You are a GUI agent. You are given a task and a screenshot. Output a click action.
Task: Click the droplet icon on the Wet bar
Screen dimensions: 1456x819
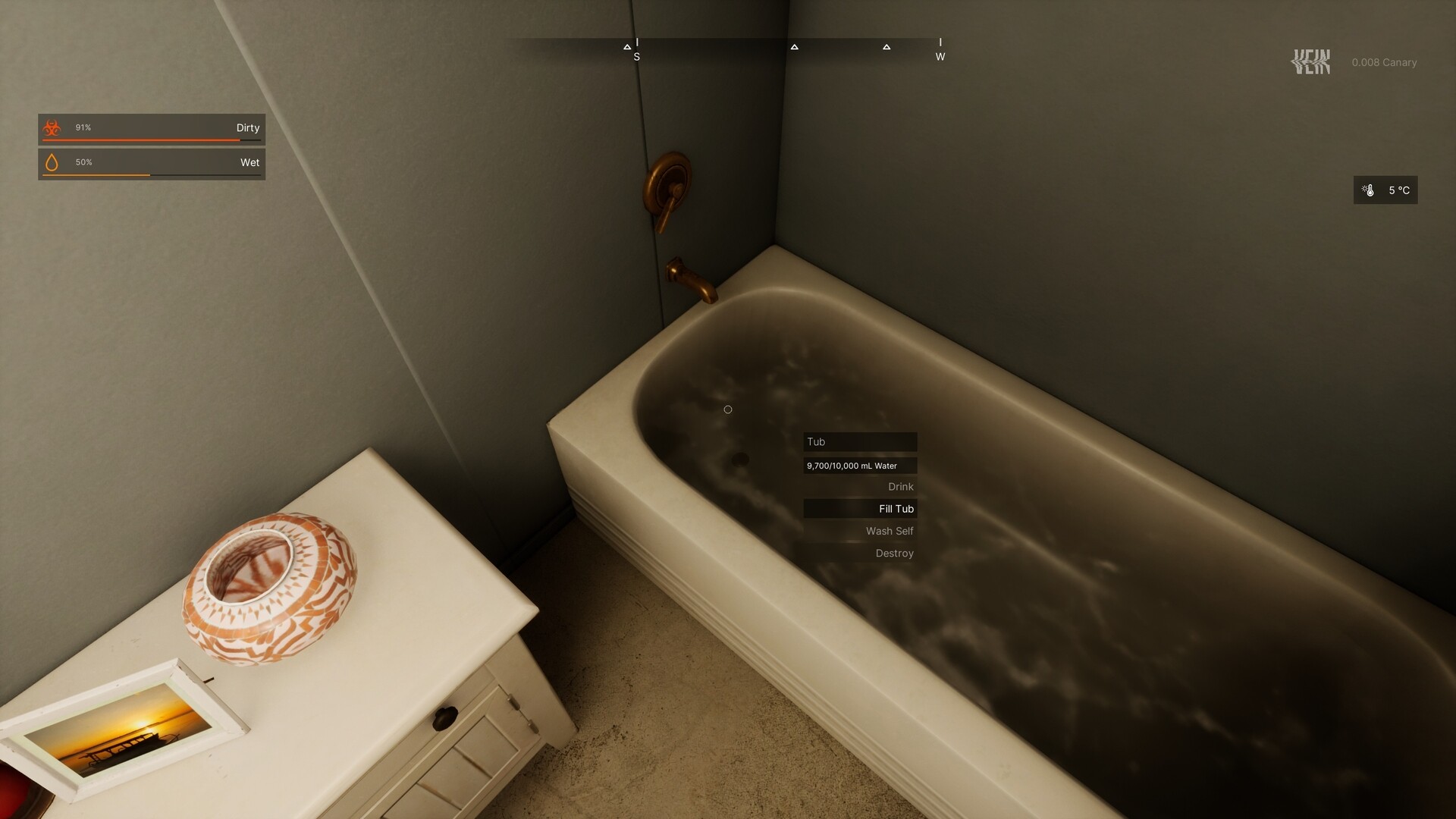coord(52,162)
